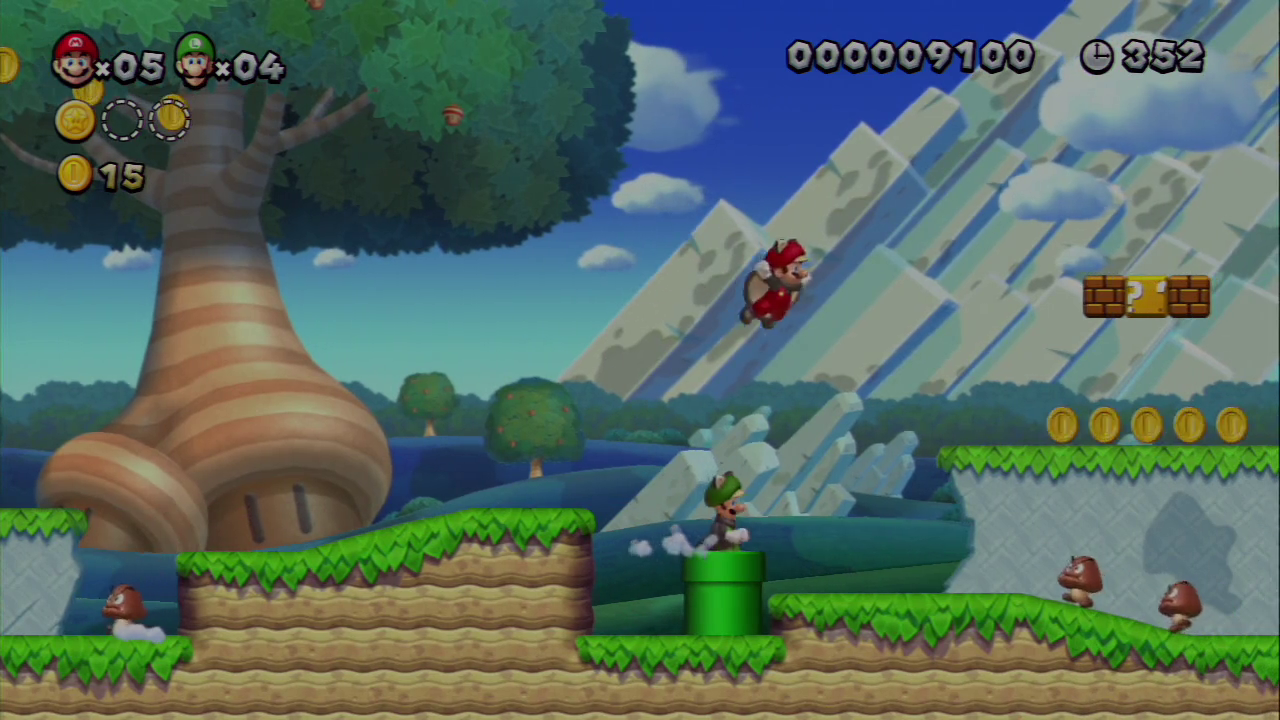1280x720 pixels.
Task: Click the red mushroom on the tree branch
Action: click(452, 112)
